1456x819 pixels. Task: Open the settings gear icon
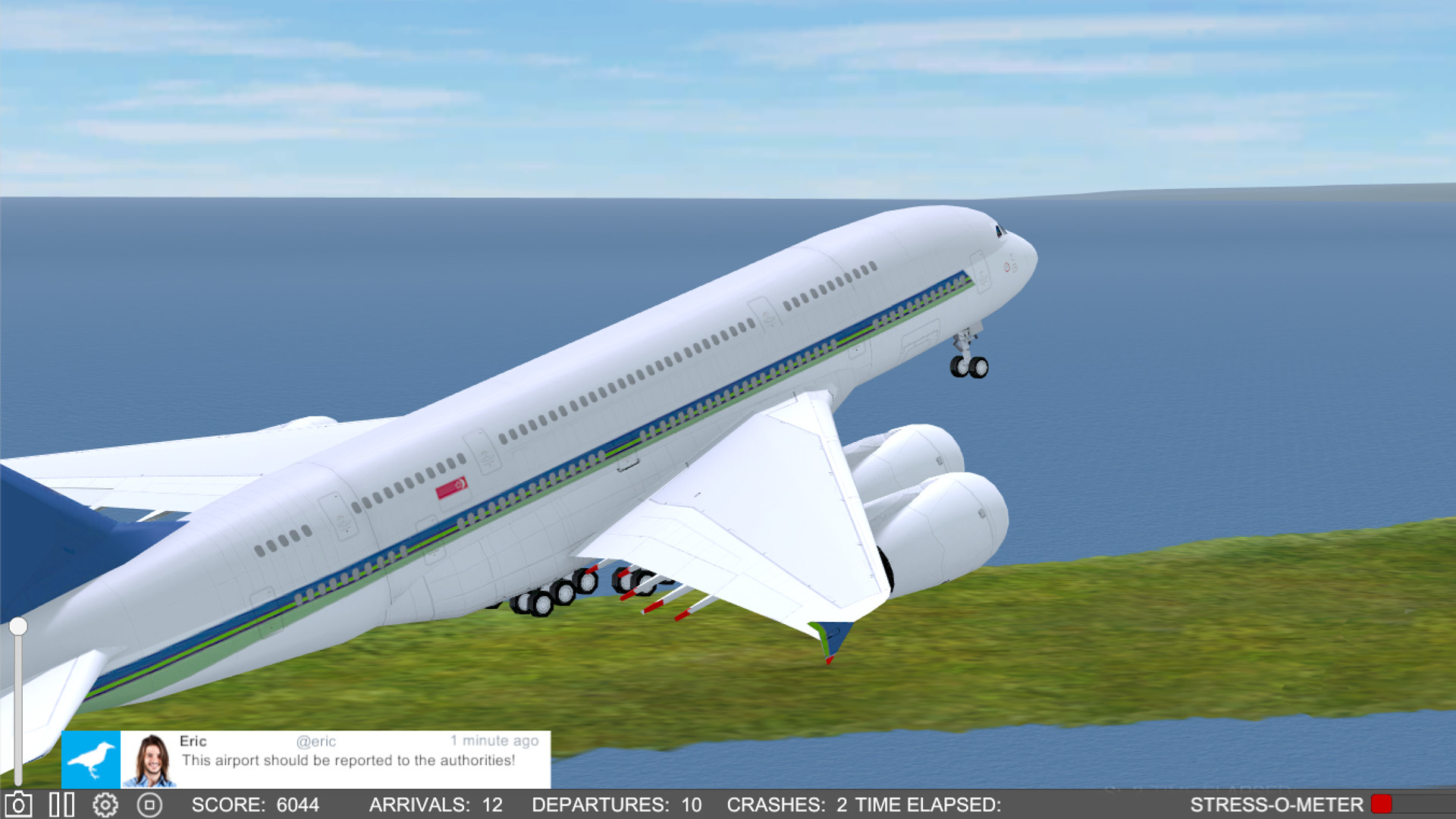106,805
